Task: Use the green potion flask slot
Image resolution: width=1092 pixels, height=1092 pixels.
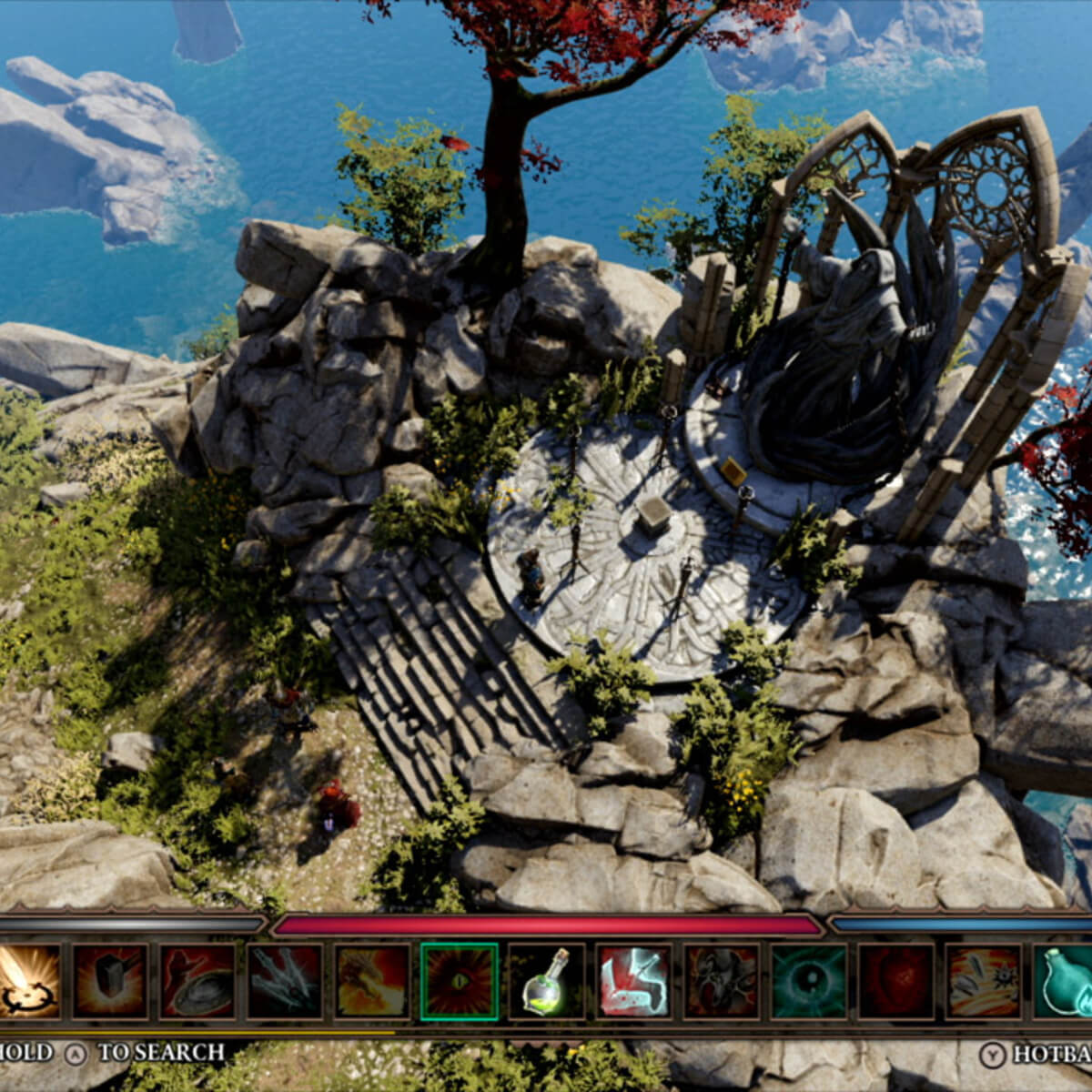Action: (x=547, y=980)
